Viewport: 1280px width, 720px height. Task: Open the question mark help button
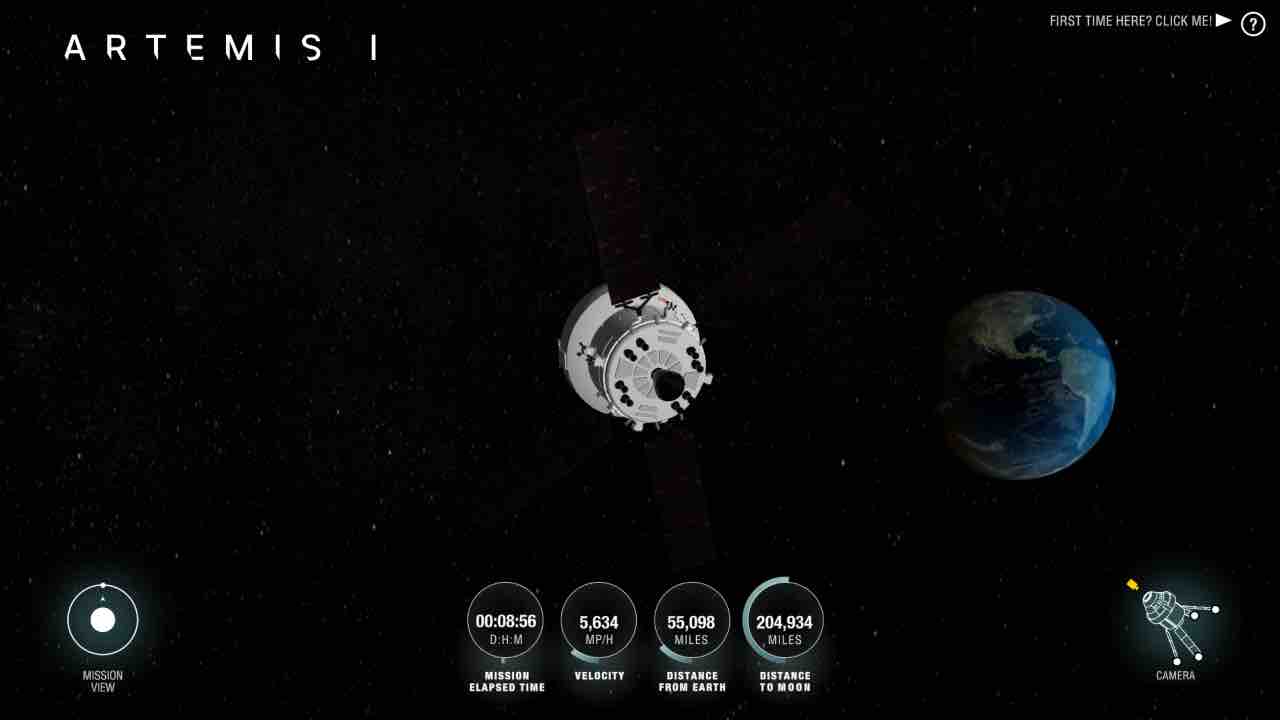coord(1253,24)
